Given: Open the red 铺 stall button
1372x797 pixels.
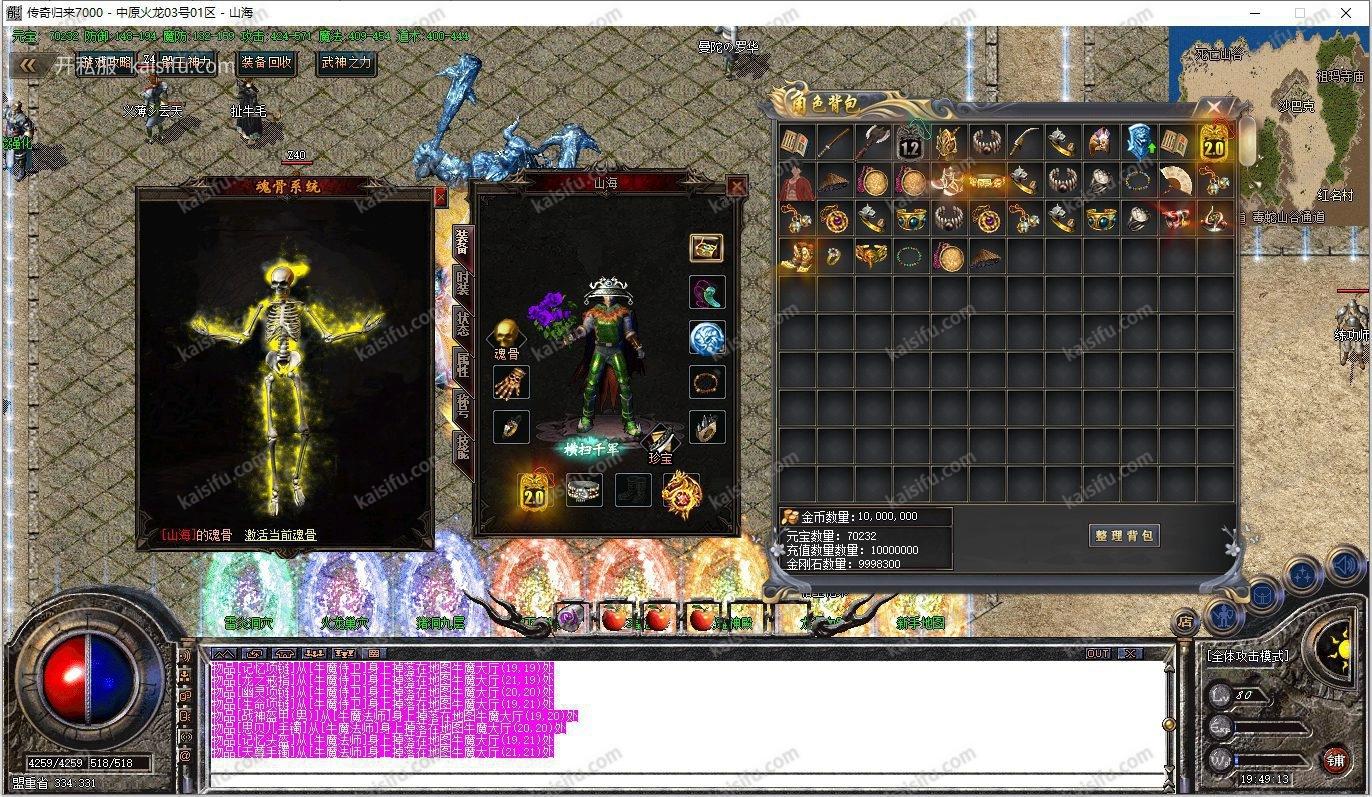Looking at the screenshot, I should click(1335, 761).
